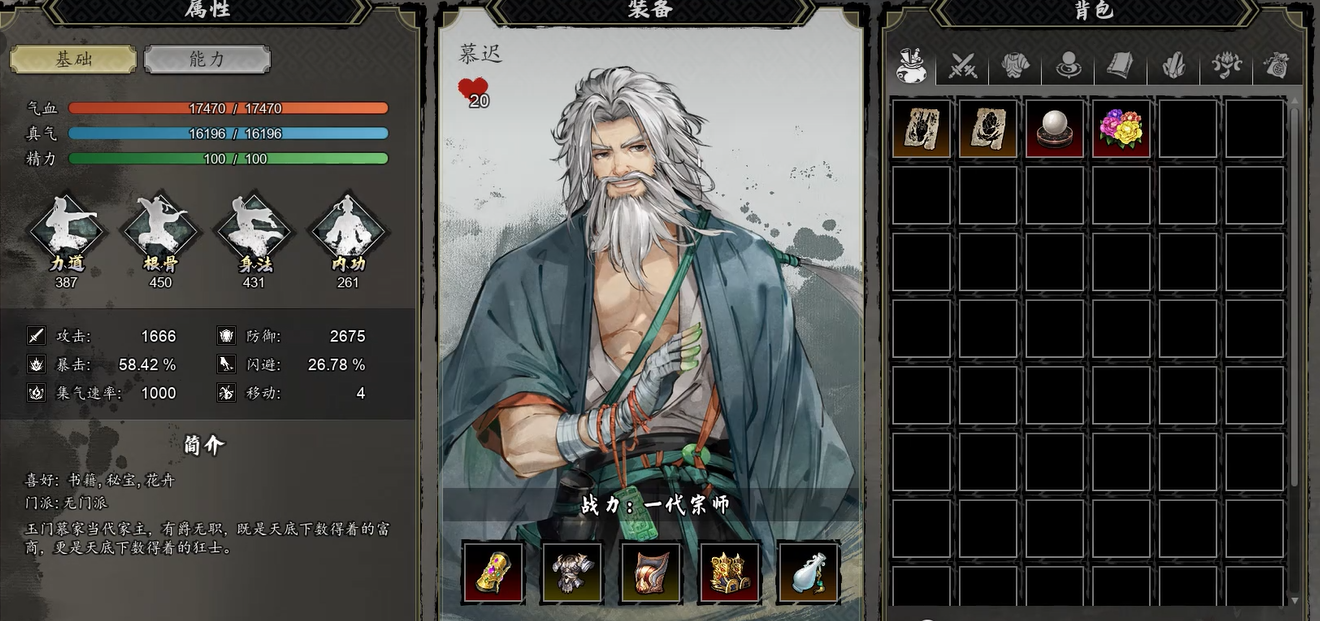1320x621 pixels.
Task: Open the lotus flower category tab
Action: (x=1225, y=67)
